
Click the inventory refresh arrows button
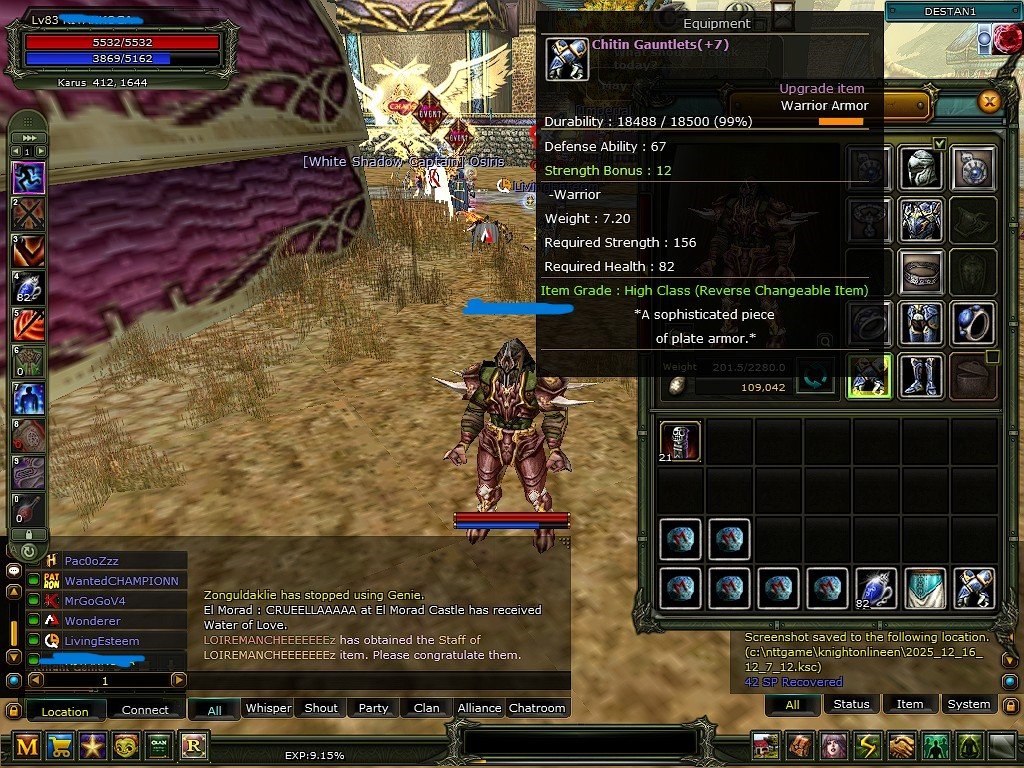[814, 375]
